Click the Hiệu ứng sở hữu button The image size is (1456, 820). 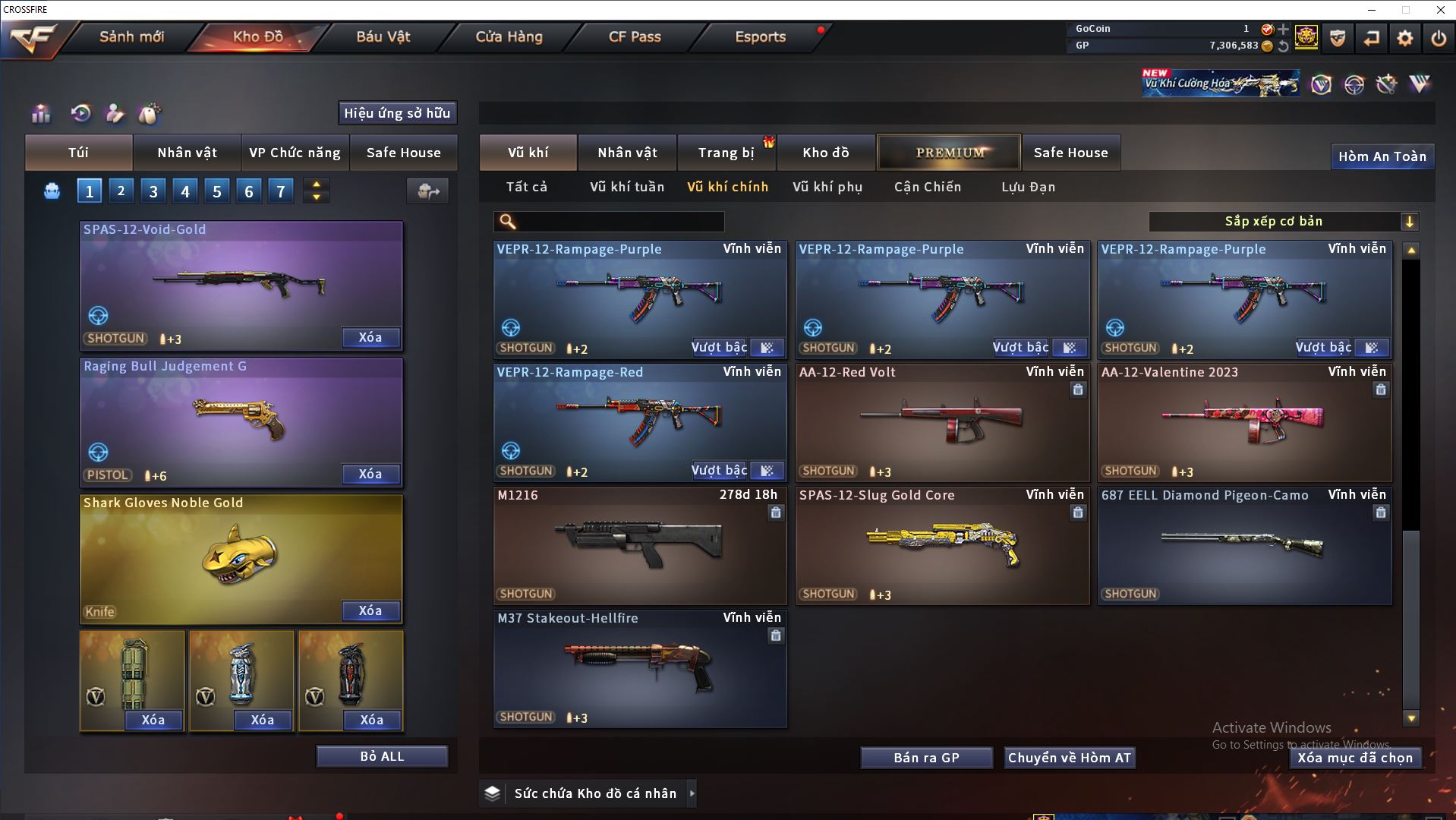click(x=397, y=113)
